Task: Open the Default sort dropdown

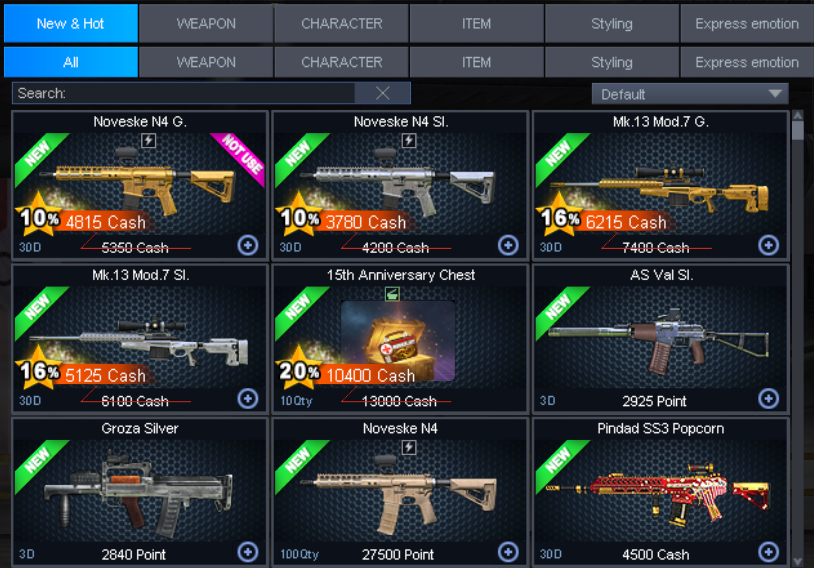Action: click(690, 94)
